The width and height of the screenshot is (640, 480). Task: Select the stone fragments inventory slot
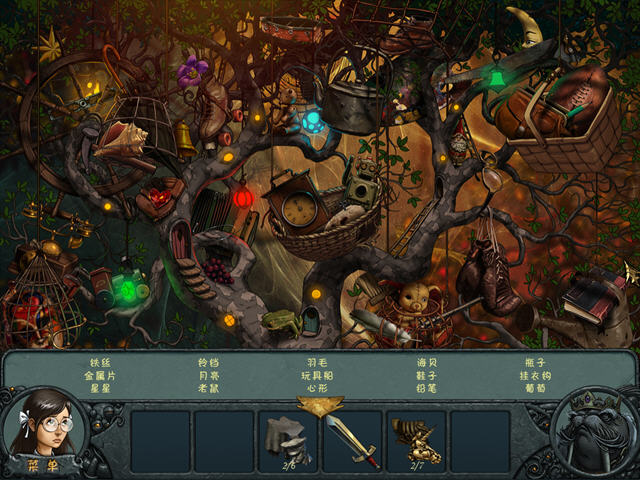tap(288, 440)
